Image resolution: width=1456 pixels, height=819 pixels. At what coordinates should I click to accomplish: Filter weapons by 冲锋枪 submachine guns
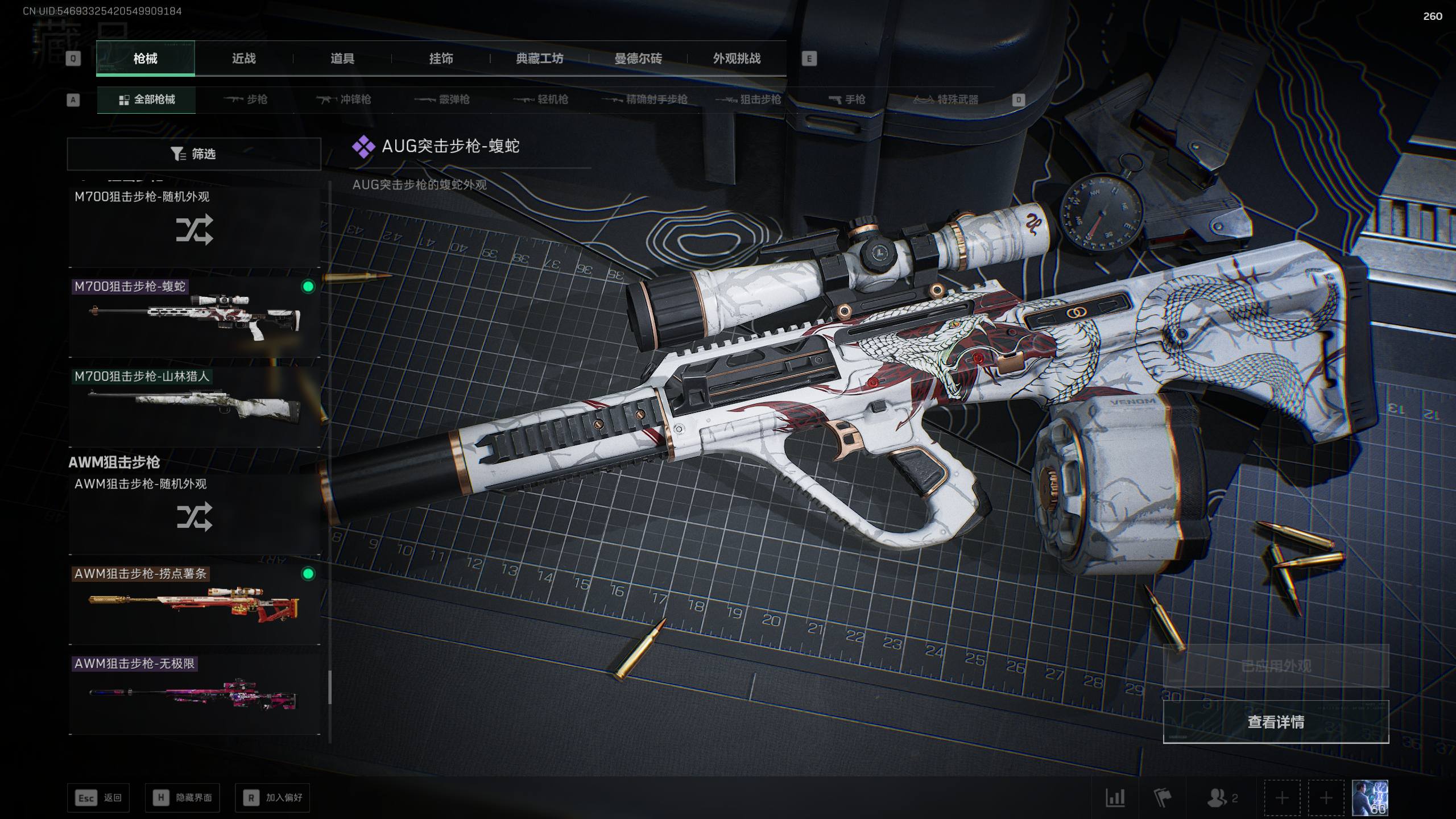click(344, 100)
